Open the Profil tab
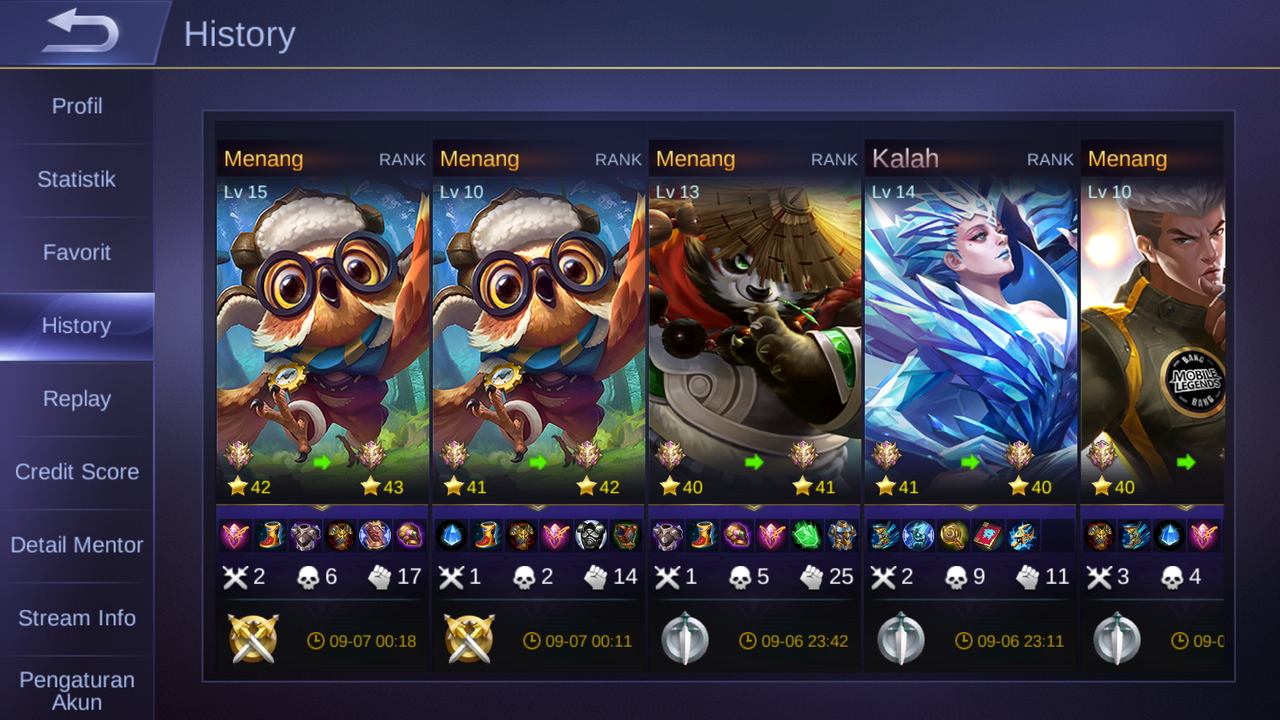This screenshot has height=720, width=1280. [x=77, y=106]
